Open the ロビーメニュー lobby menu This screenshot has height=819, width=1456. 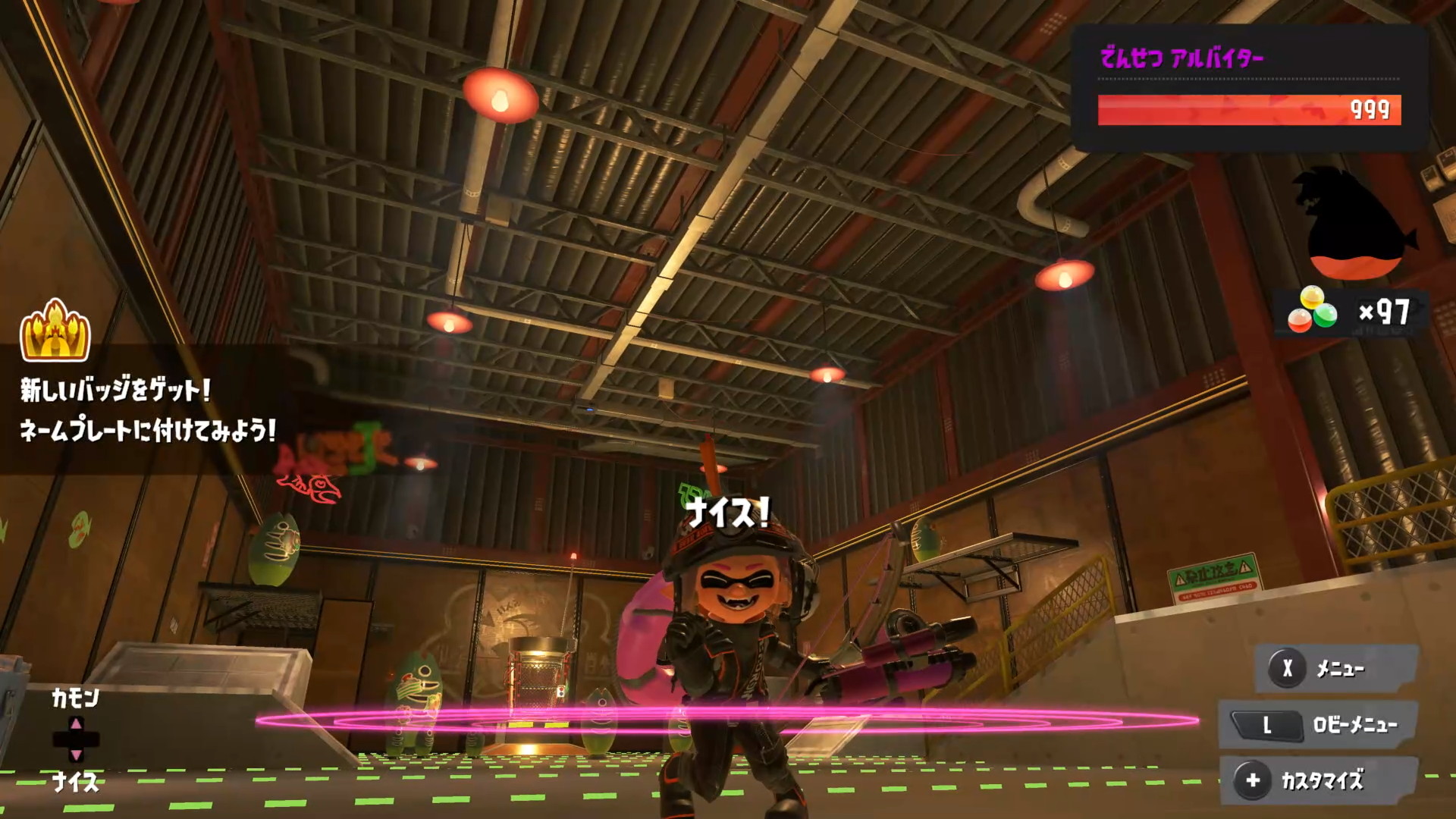pyautogui.click(x=1318, y=725)
